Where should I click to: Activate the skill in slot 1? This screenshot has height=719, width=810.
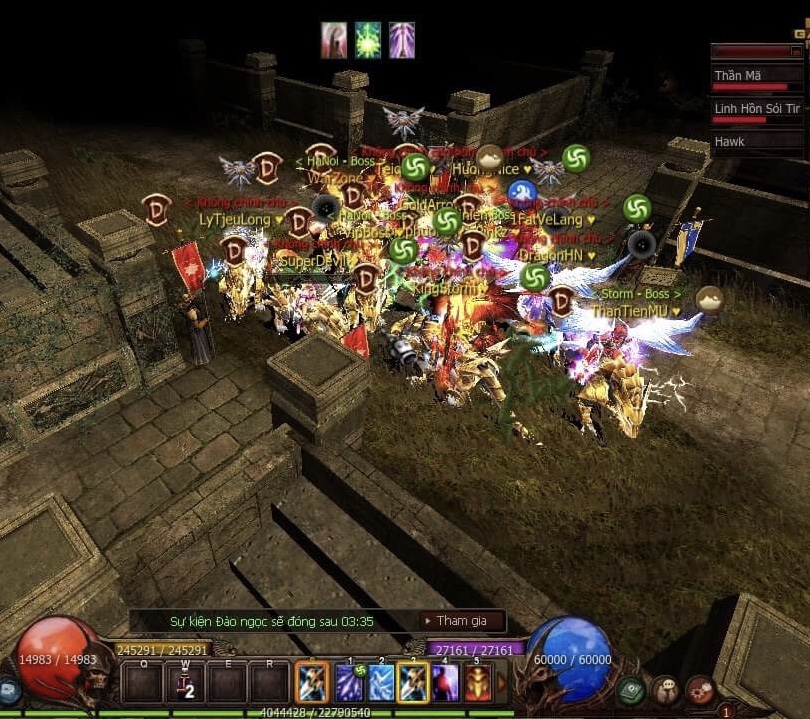349,683
